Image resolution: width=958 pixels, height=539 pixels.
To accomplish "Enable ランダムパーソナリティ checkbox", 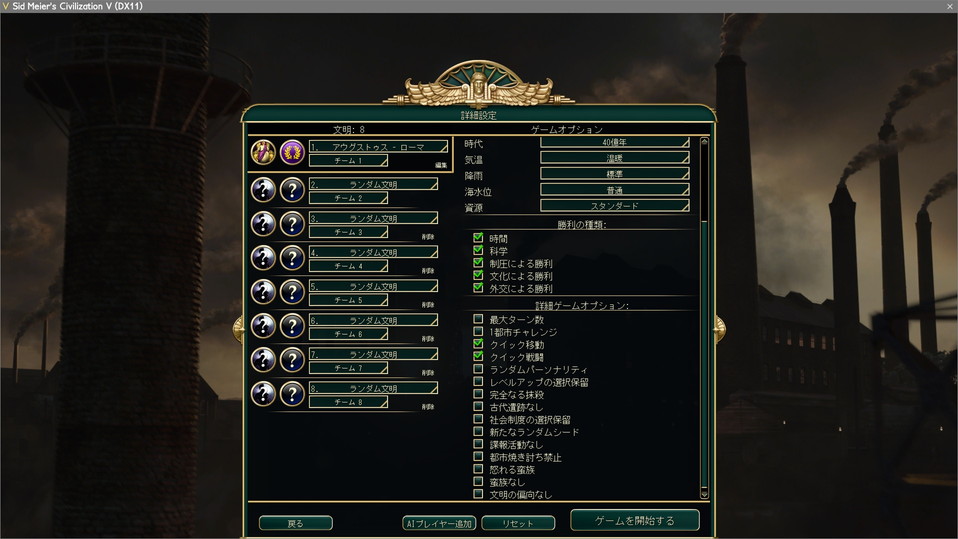I will [x=478, y=369].
